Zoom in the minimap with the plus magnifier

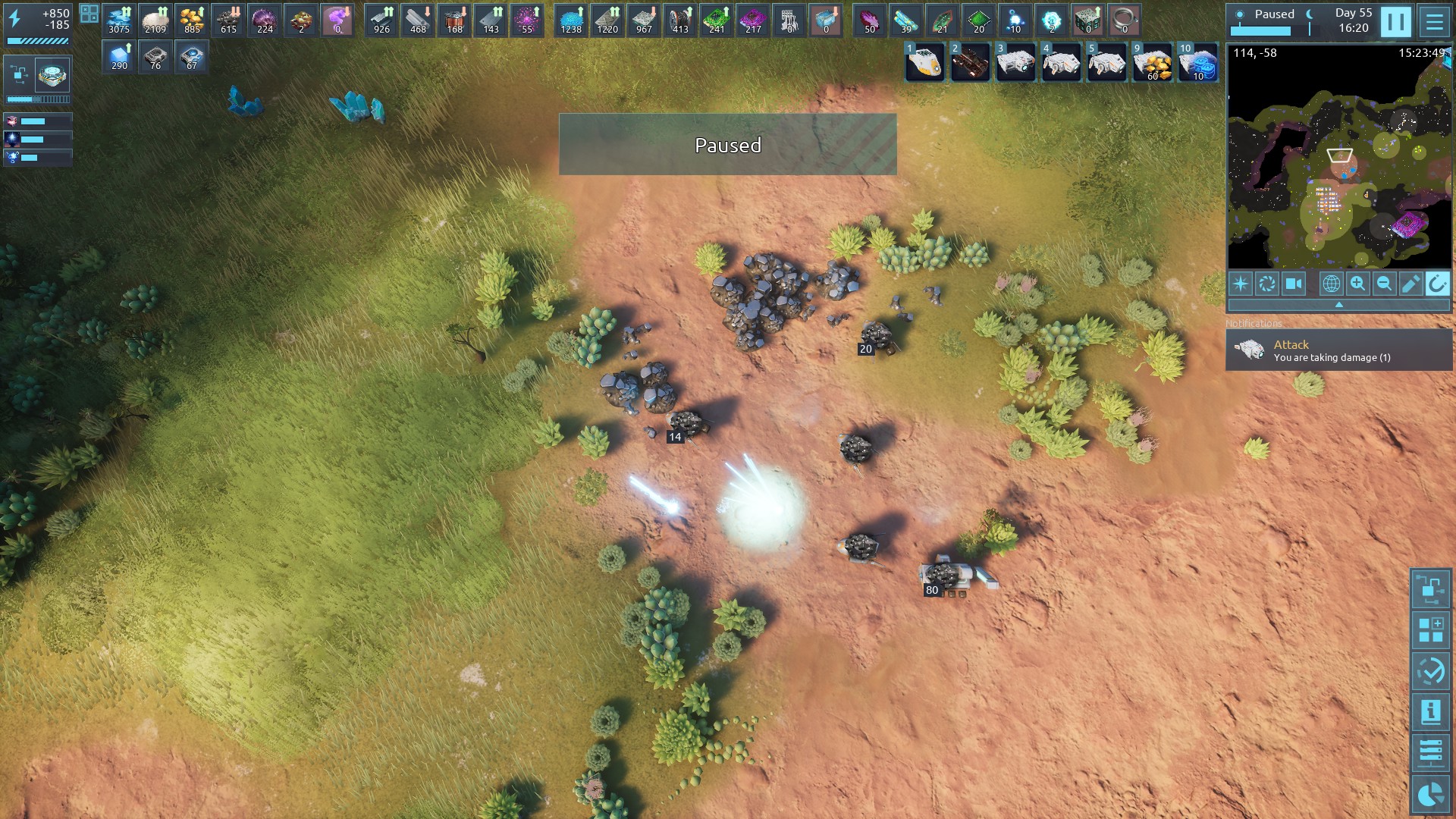pyautogui.click(x=1357, y=284)
